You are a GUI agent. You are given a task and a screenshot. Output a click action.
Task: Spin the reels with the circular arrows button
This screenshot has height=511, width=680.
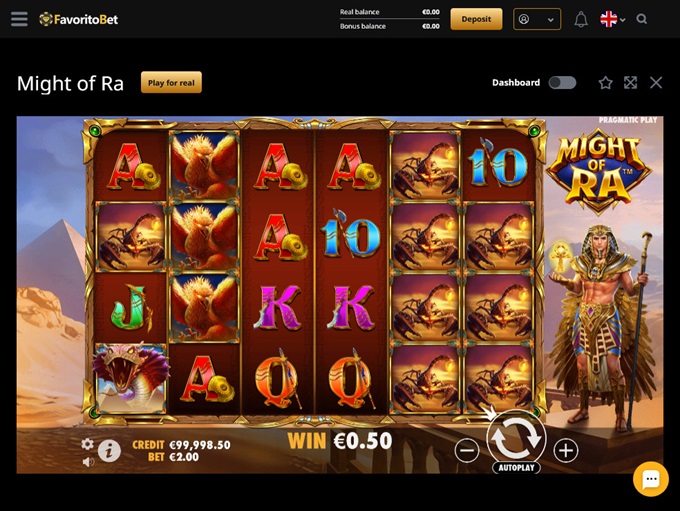pos(516,437)
